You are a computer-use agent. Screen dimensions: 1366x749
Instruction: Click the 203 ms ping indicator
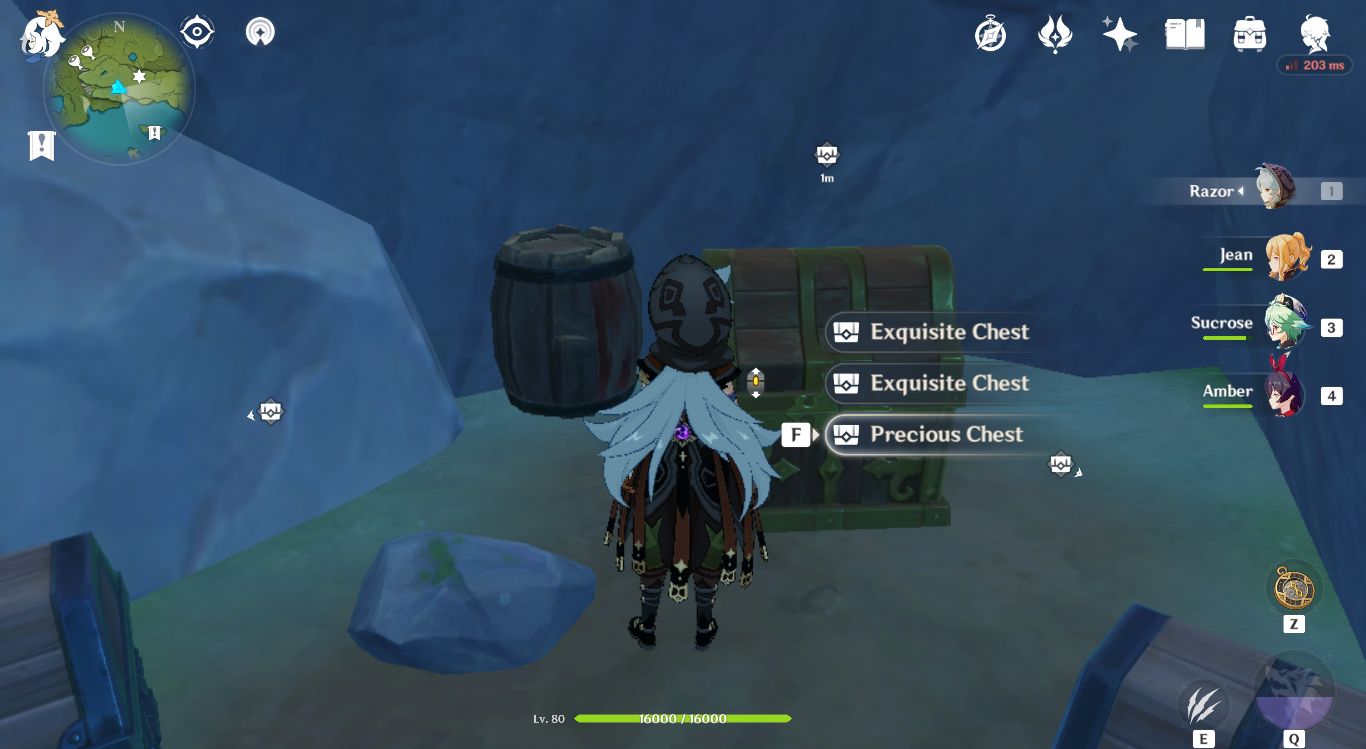point(1314,63)
